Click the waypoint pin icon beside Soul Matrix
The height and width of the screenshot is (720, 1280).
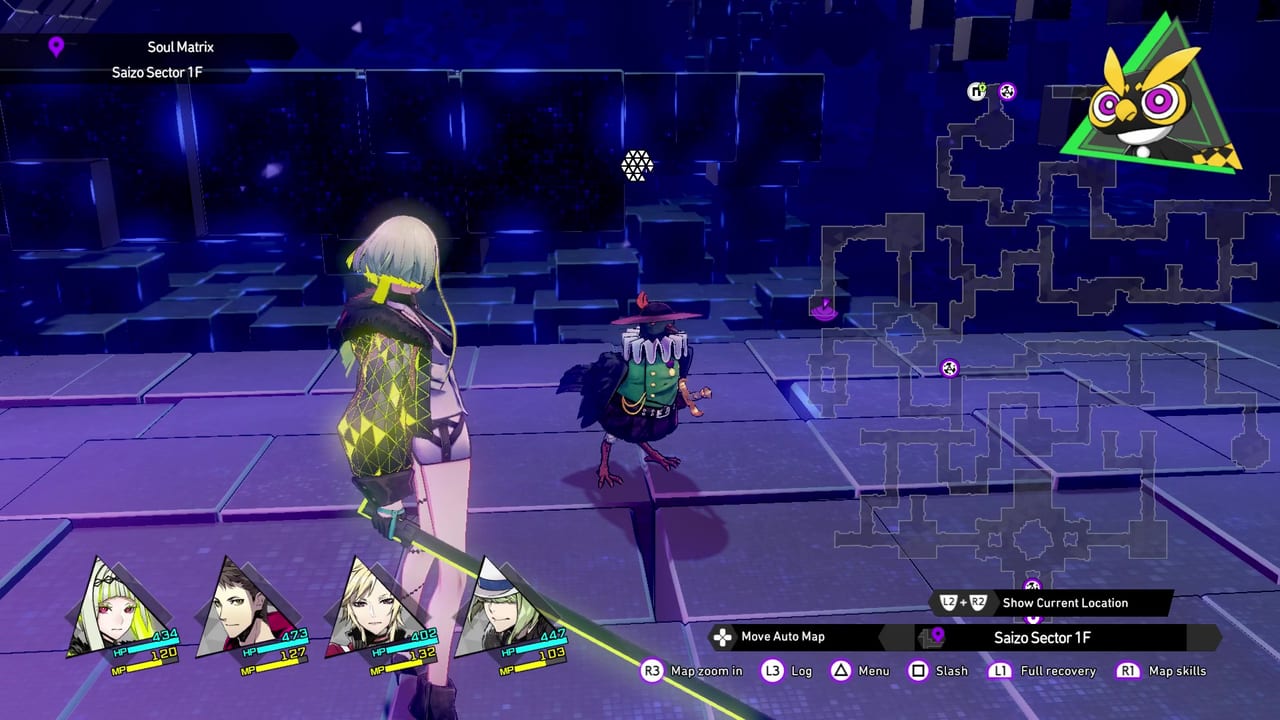point(54,46)
